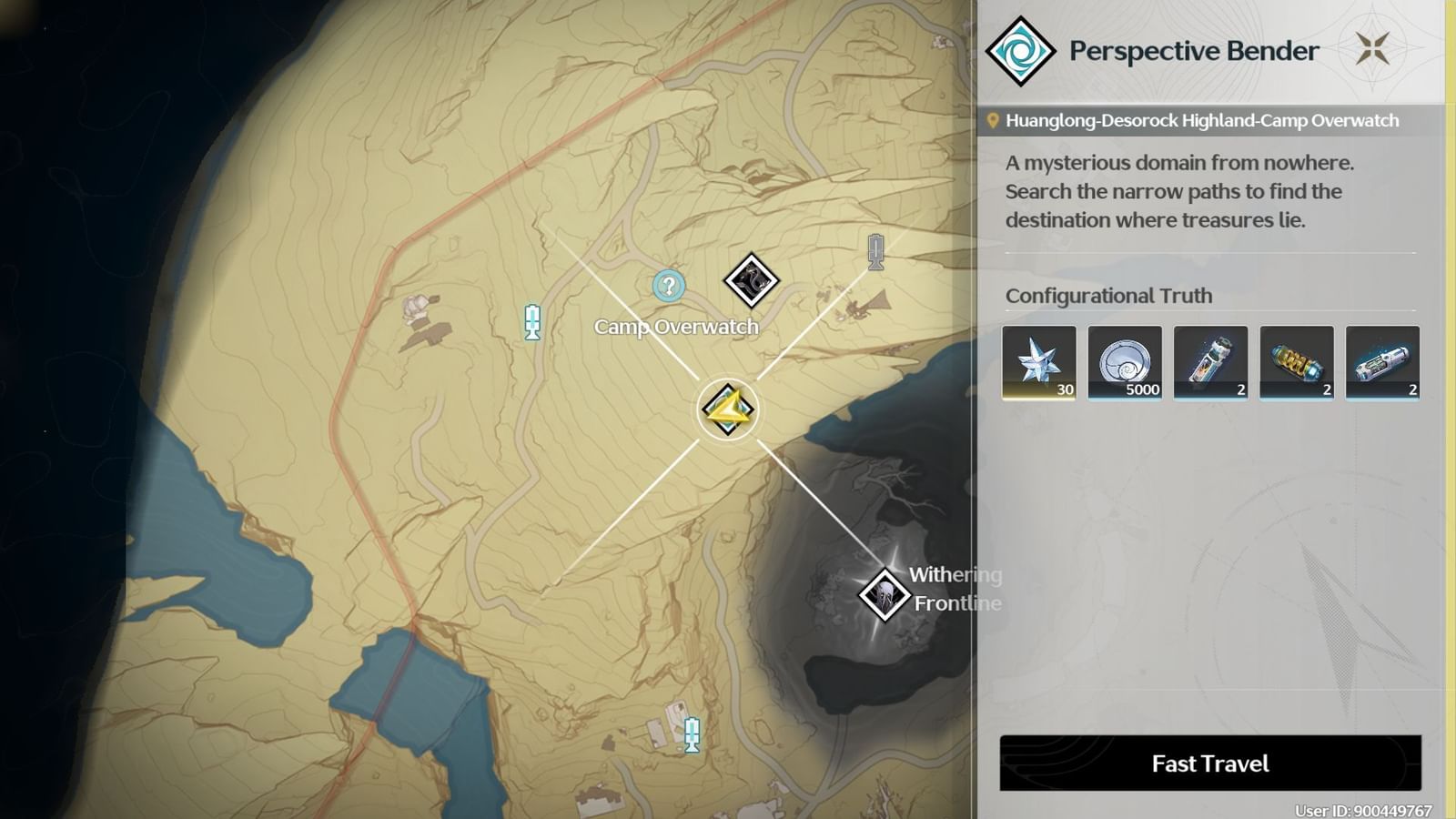Screen dimensions: 1456x819
Task: Select the sealed tube reward in the middle slot
Action: 1210,362
